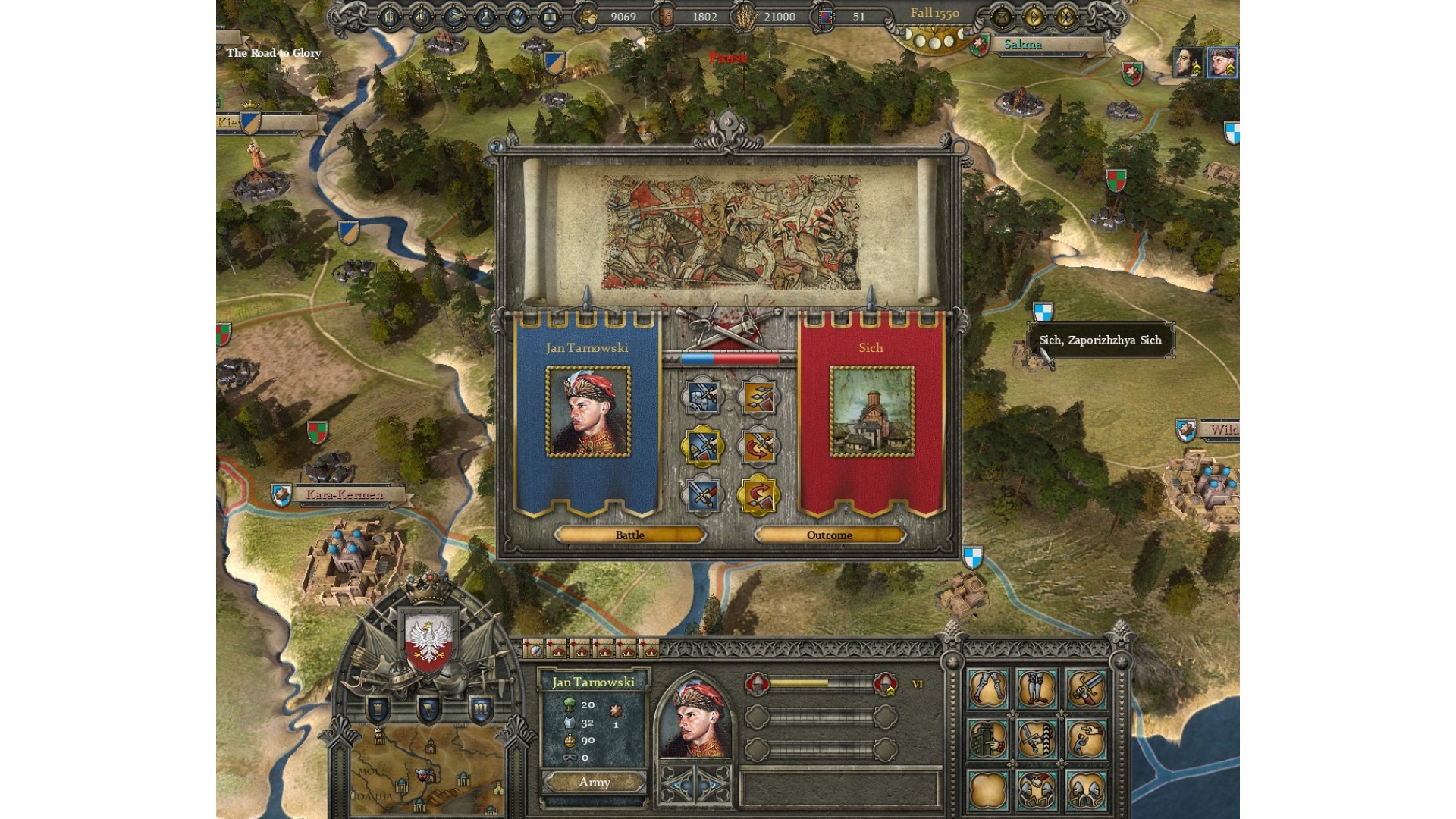Choose the Outcome auto-resolve button

click(x=830, y=535)
